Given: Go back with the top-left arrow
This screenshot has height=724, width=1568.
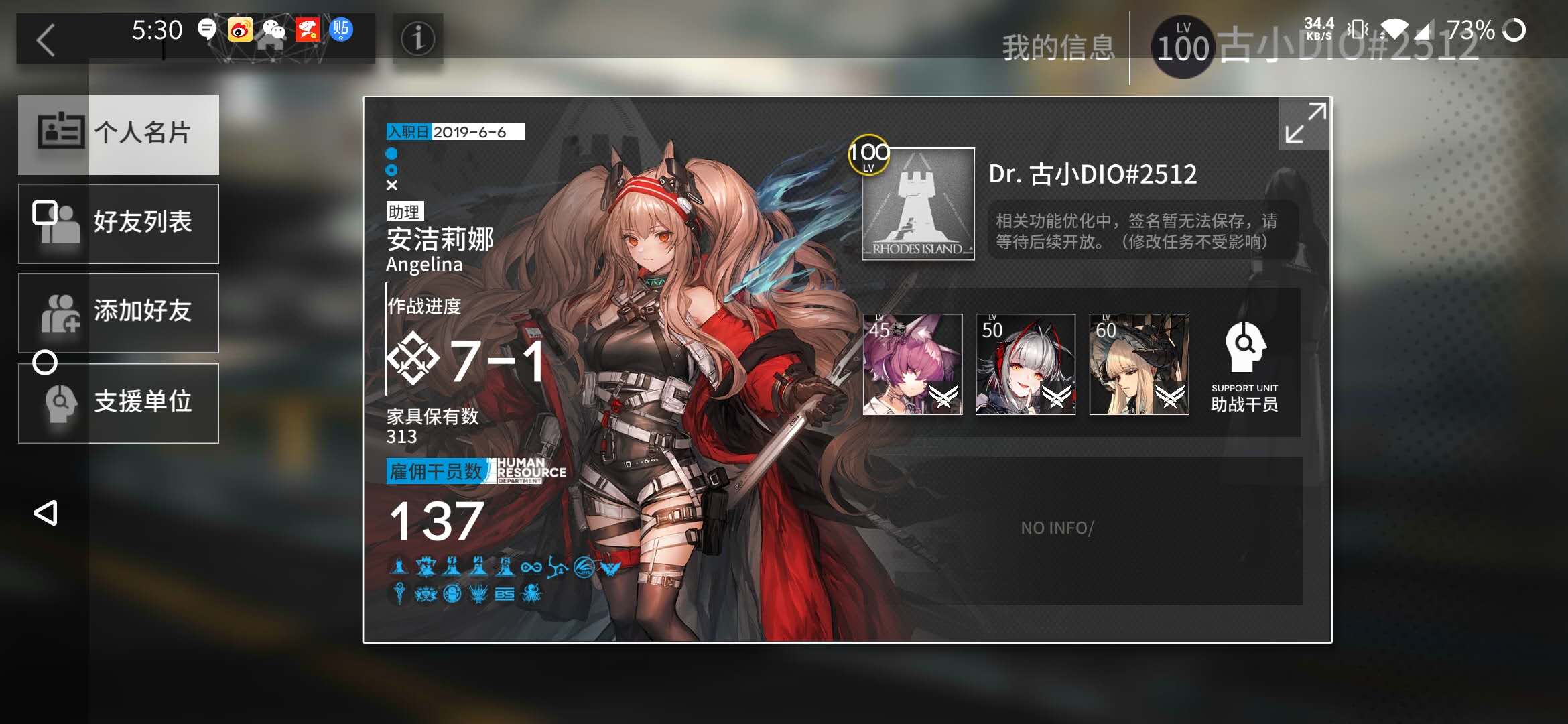Looking at the screenshot, I should coord(46,40).
